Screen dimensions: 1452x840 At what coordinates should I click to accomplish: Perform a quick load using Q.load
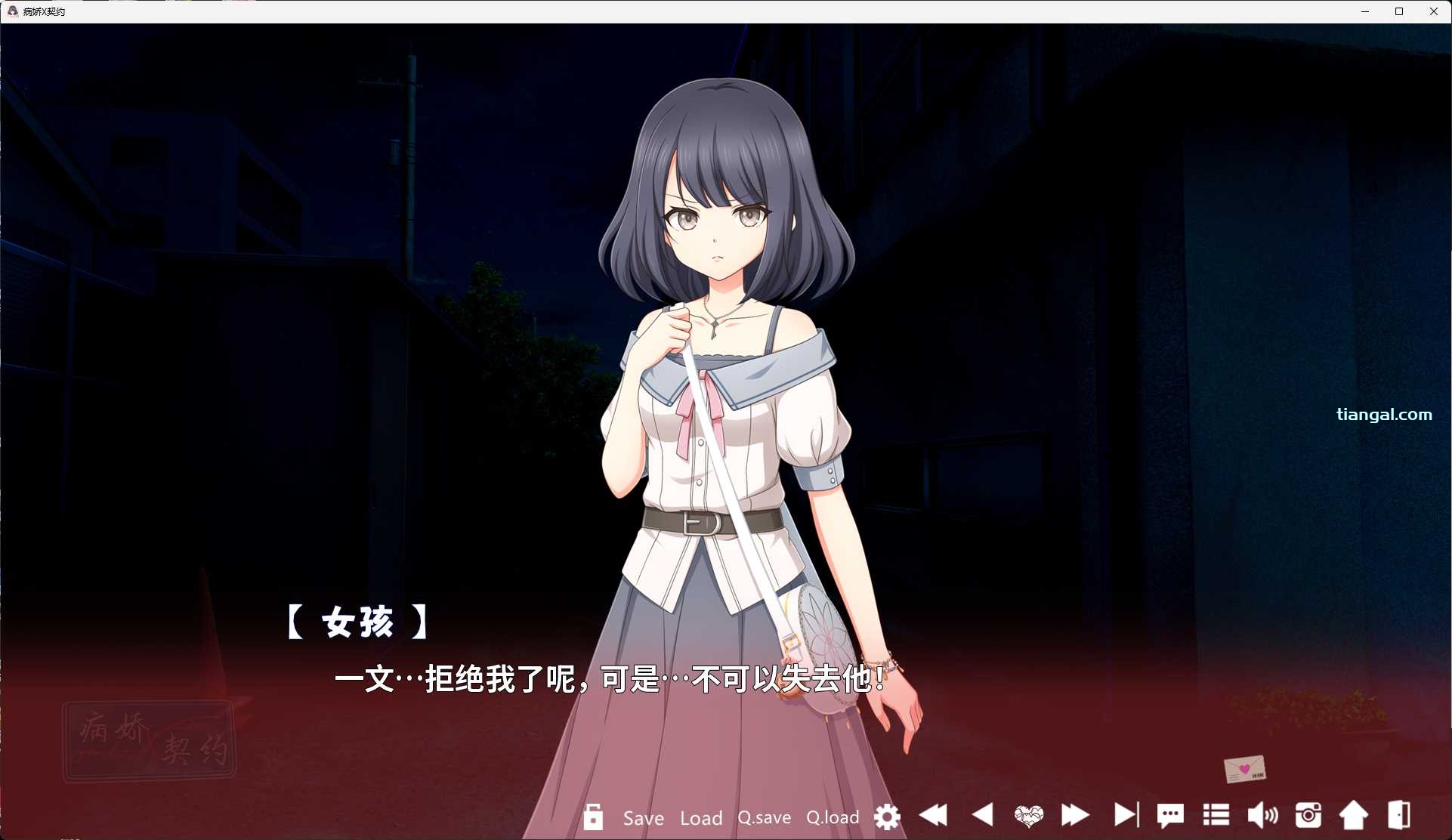pos(833,818)
